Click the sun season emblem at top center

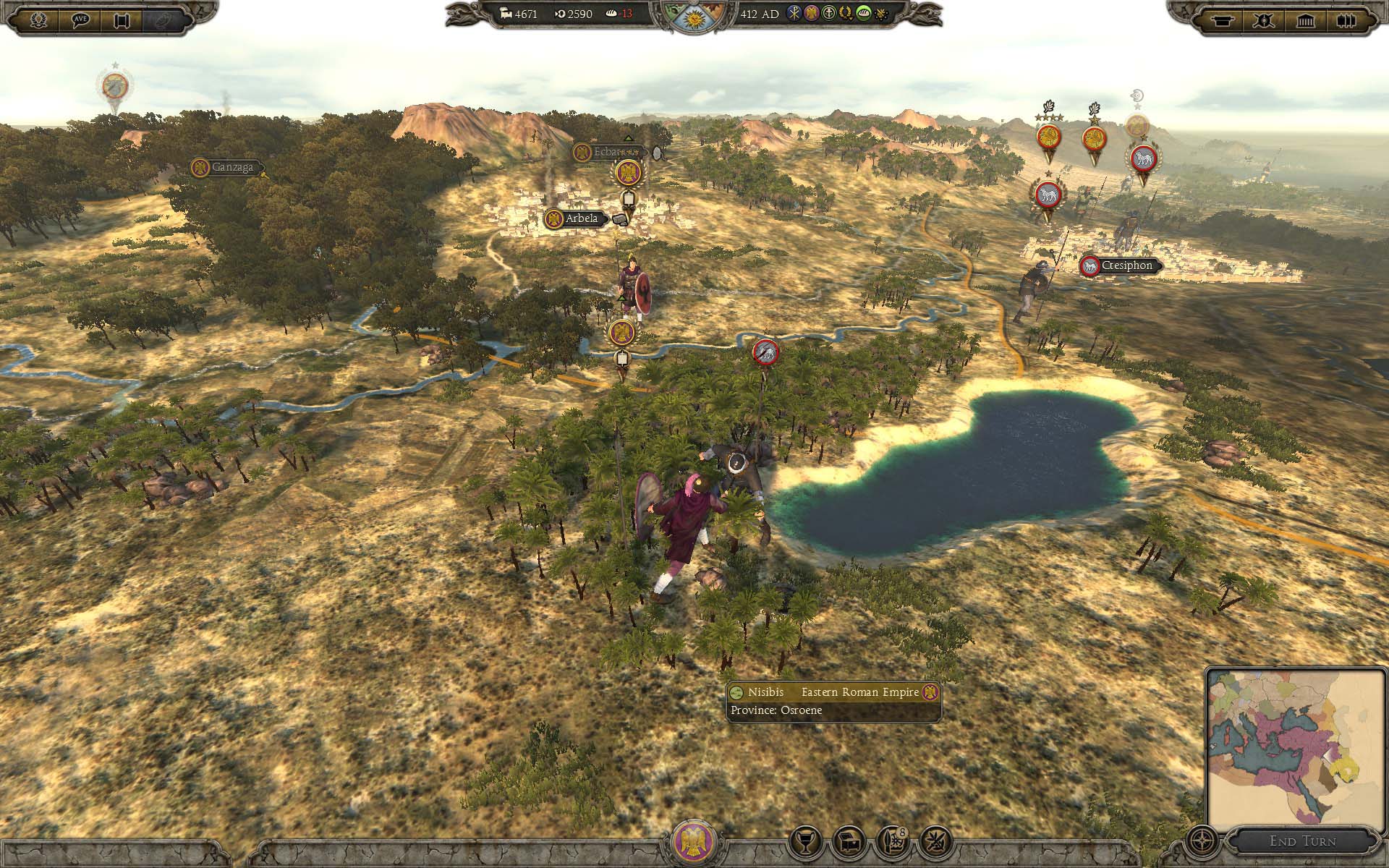(694, 18)
